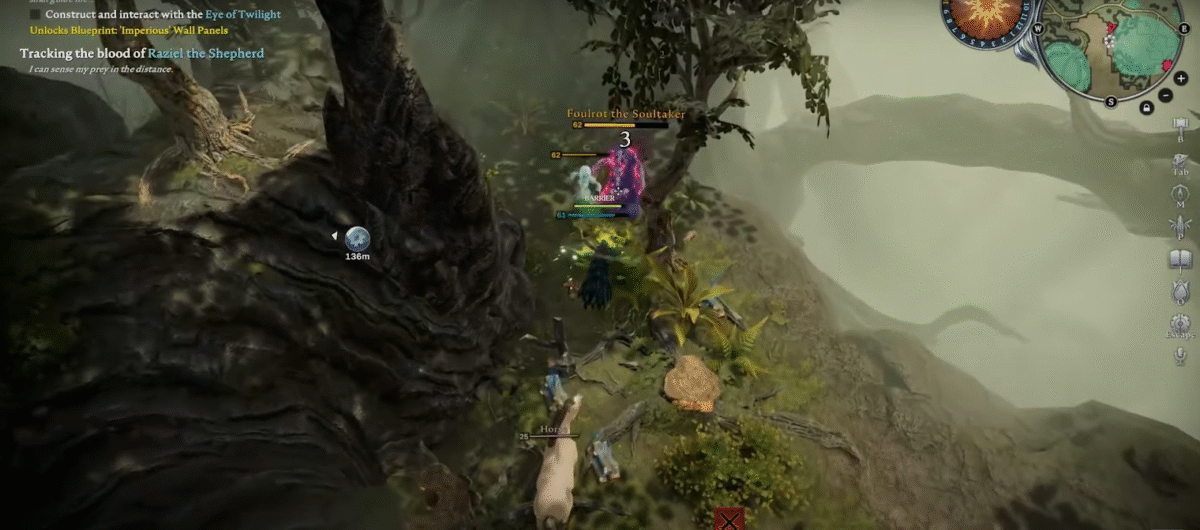
Task: Open the main menu via the Escape icon
Action: pyautogui.click(x=1180, y=325)
